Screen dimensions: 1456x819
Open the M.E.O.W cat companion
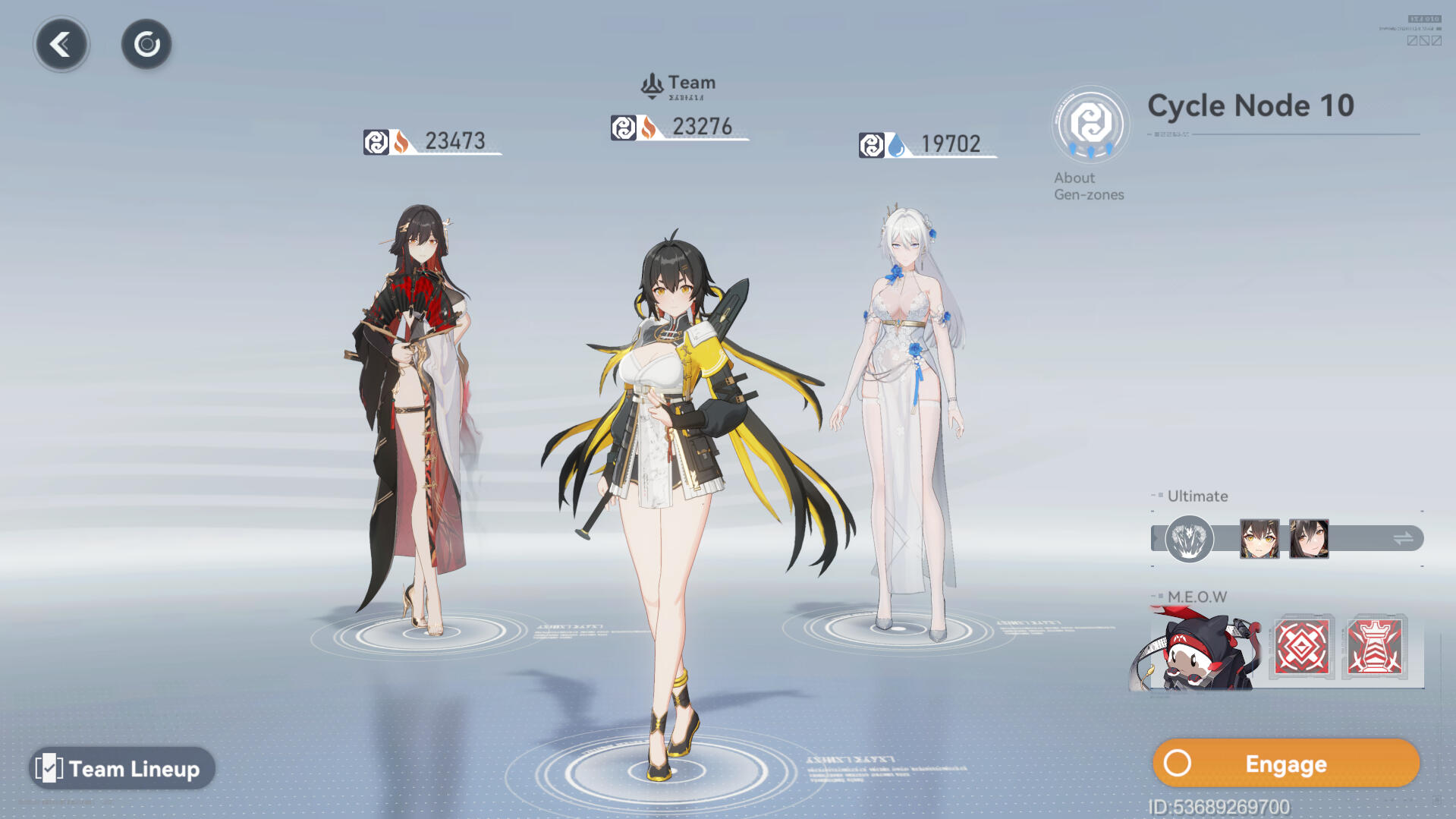pos(1199,649)
